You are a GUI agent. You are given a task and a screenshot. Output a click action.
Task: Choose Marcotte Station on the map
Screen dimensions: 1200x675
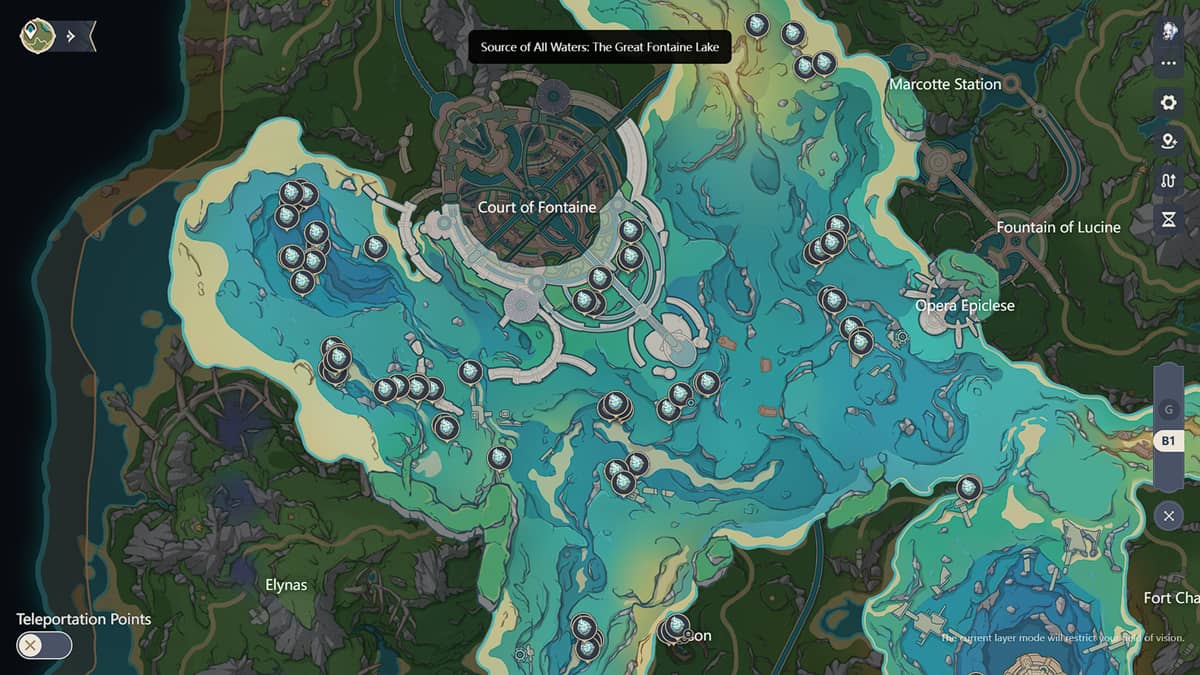tap(945, 84)
